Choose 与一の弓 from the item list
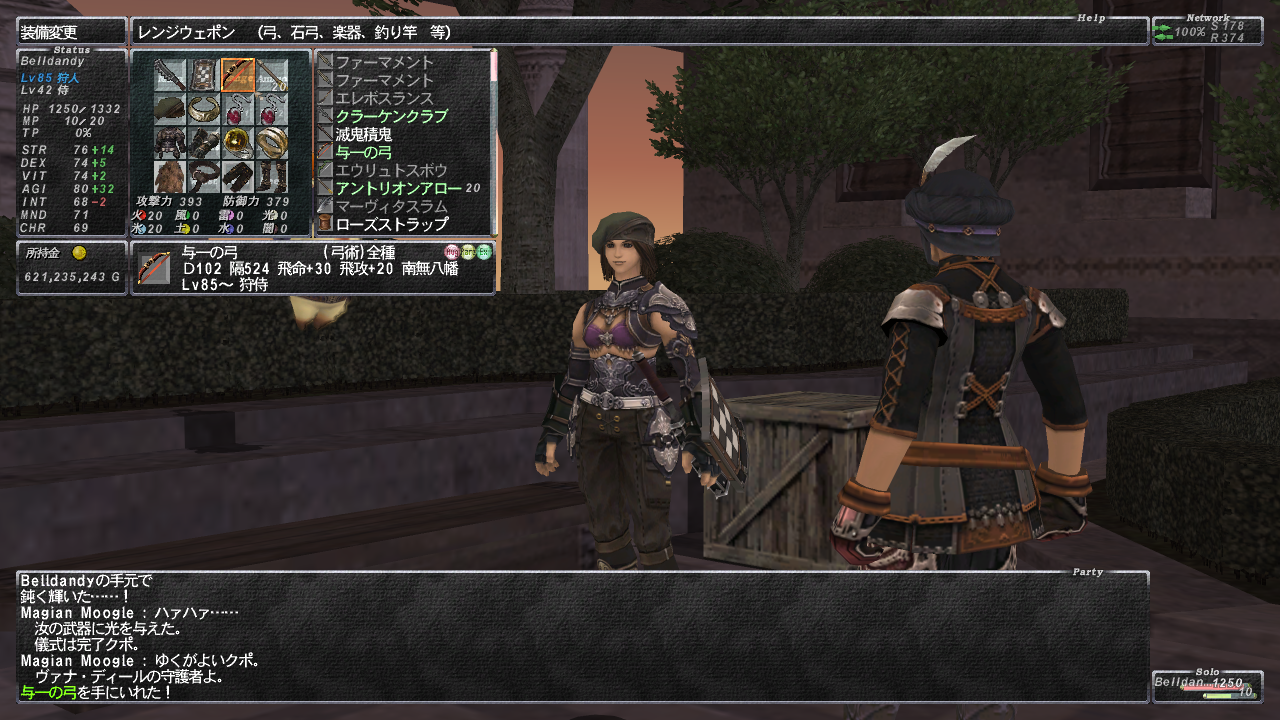Viewport: 1280px width, 720px height. [x=363, y=152]
